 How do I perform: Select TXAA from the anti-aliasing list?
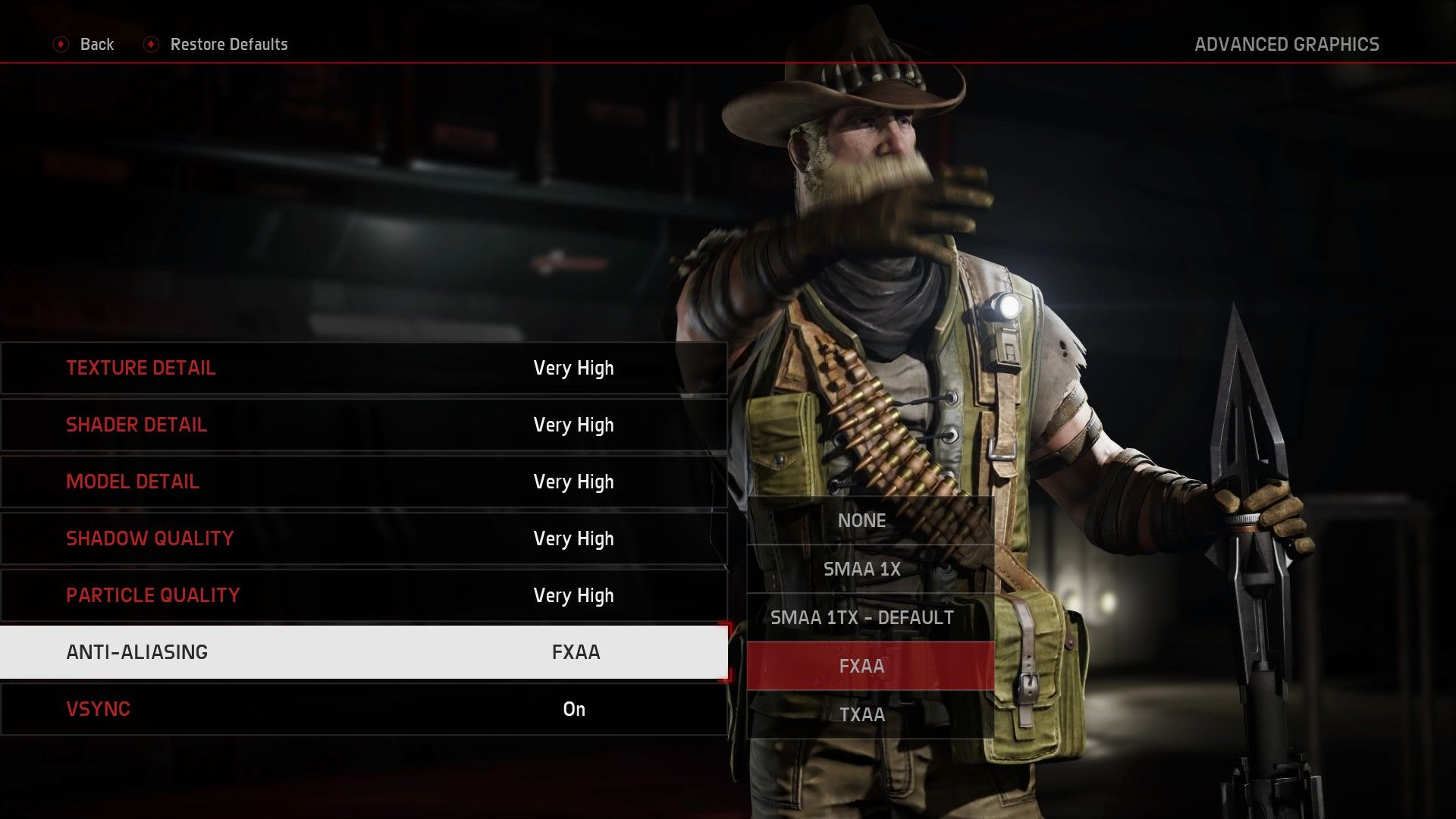point(862,714)
